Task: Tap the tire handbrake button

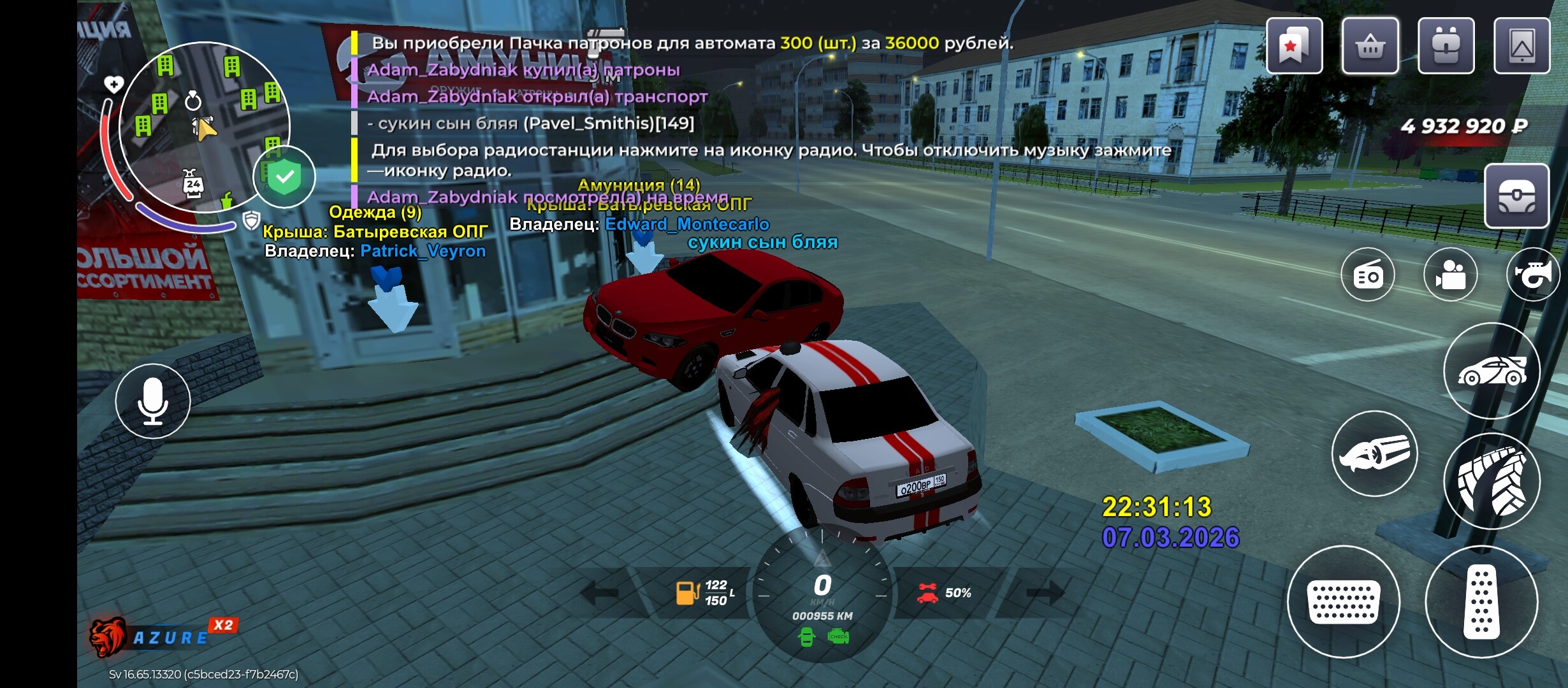Action: (x=1492, y=481)
